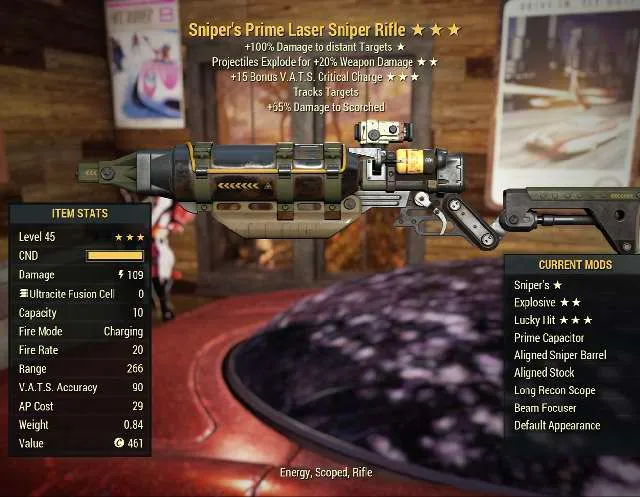Select the Default Appearance row
640x497 pixels.
pos(556,425)
